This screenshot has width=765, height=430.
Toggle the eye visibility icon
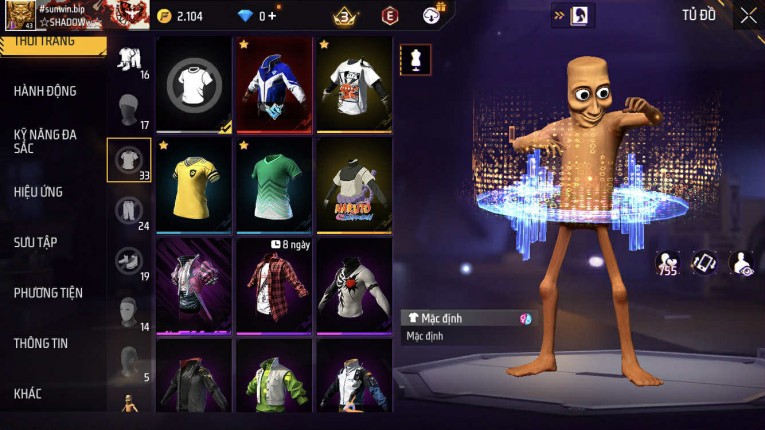pos(741,263)
